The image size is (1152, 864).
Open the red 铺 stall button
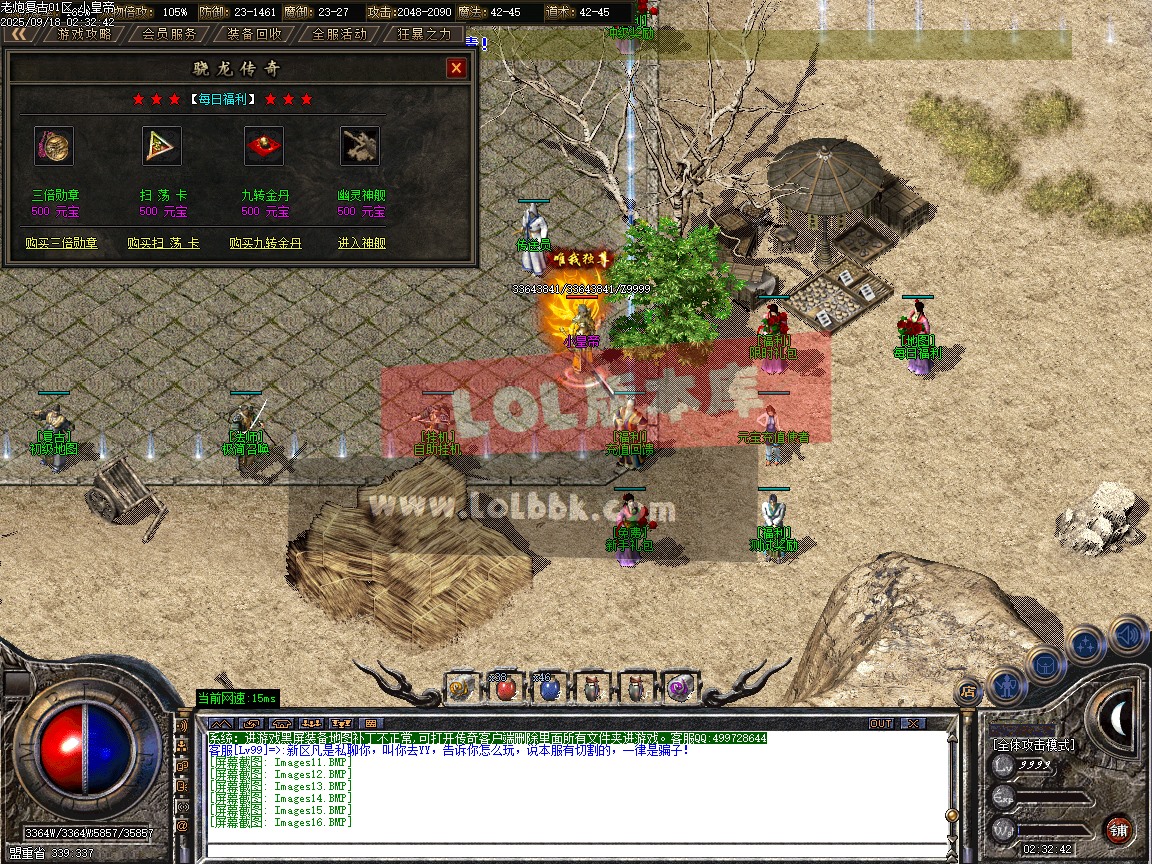(x=1119, y=829)
